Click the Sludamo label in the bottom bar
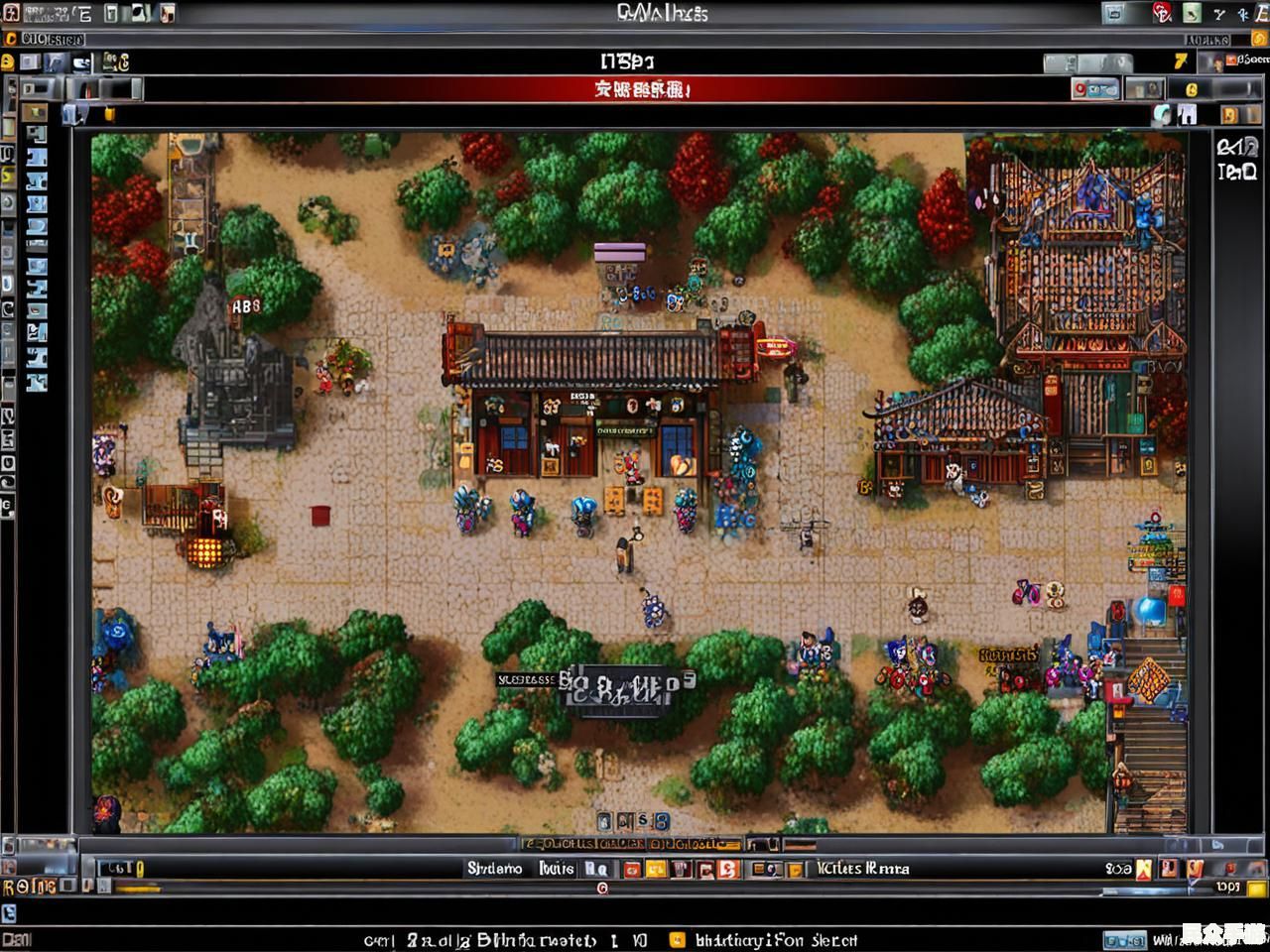Viewport: 1270px width, 952px height. click(x=494, y=869)
